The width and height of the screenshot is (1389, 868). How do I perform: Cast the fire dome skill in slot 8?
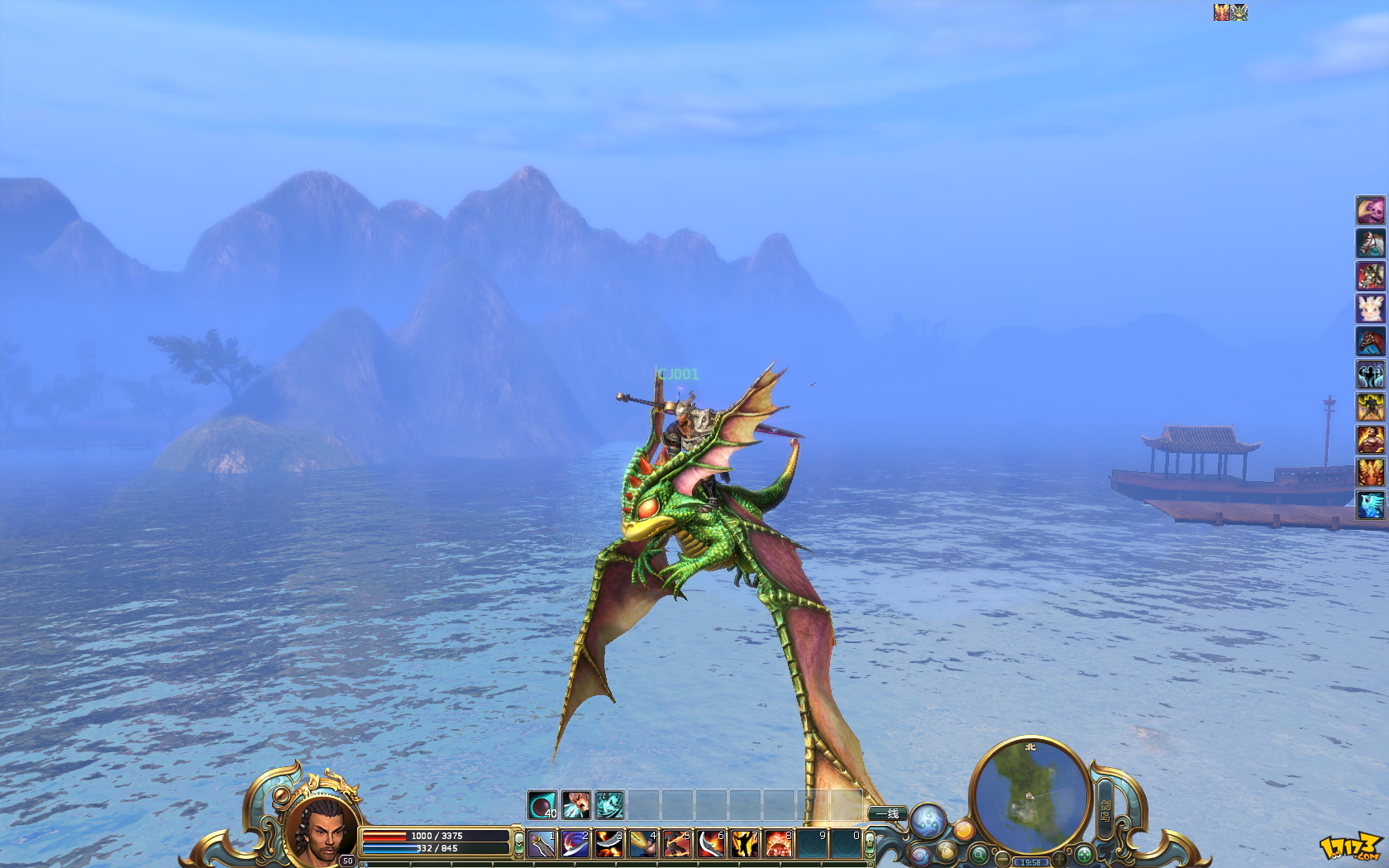(x=778, y=844)
